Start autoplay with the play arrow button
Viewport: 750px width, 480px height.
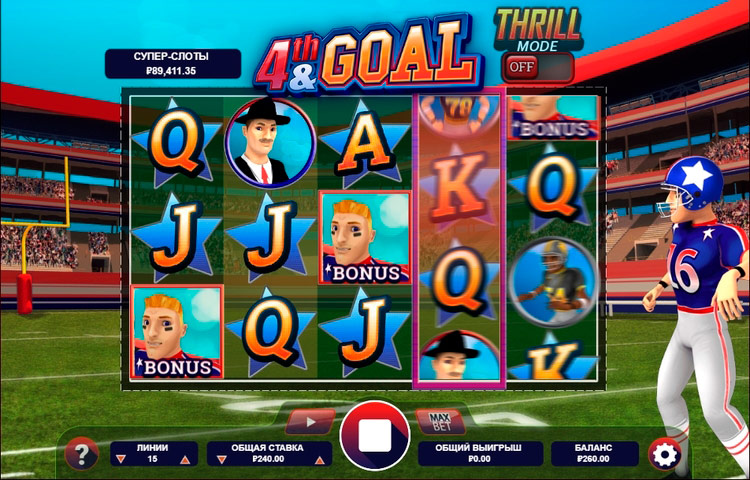311,421
